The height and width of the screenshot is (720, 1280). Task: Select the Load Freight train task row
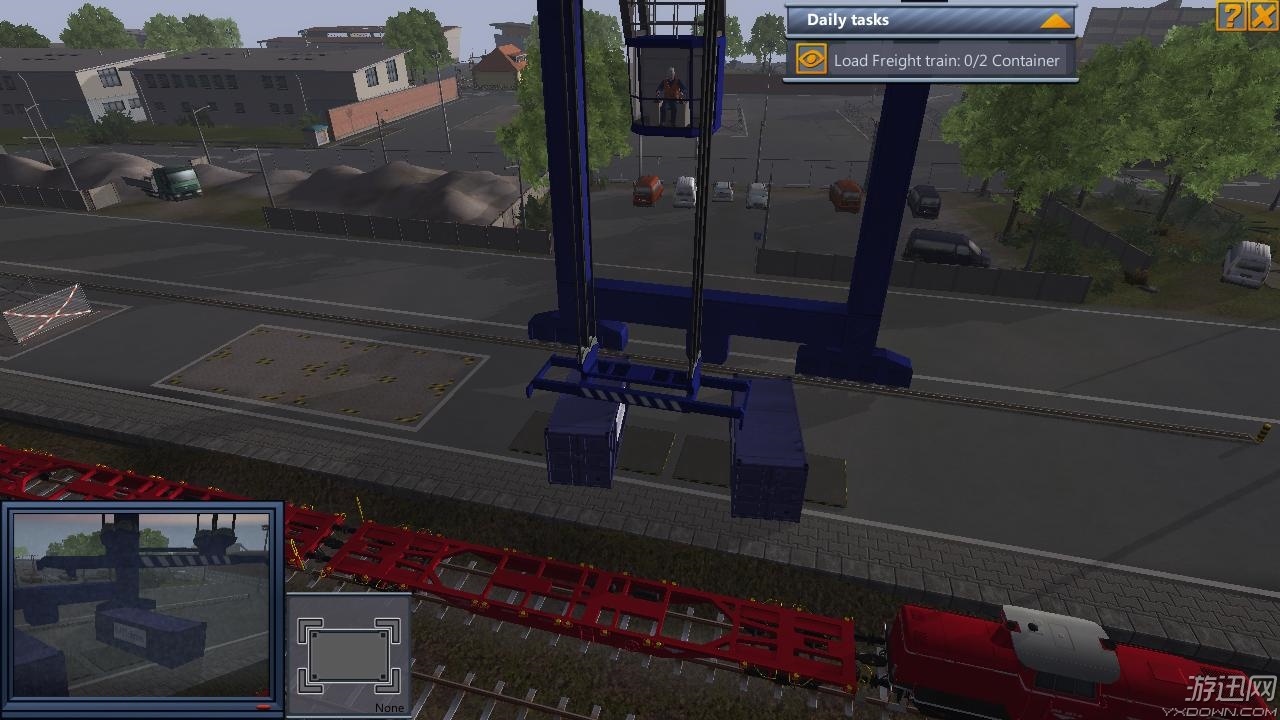(x=946, y=61)
